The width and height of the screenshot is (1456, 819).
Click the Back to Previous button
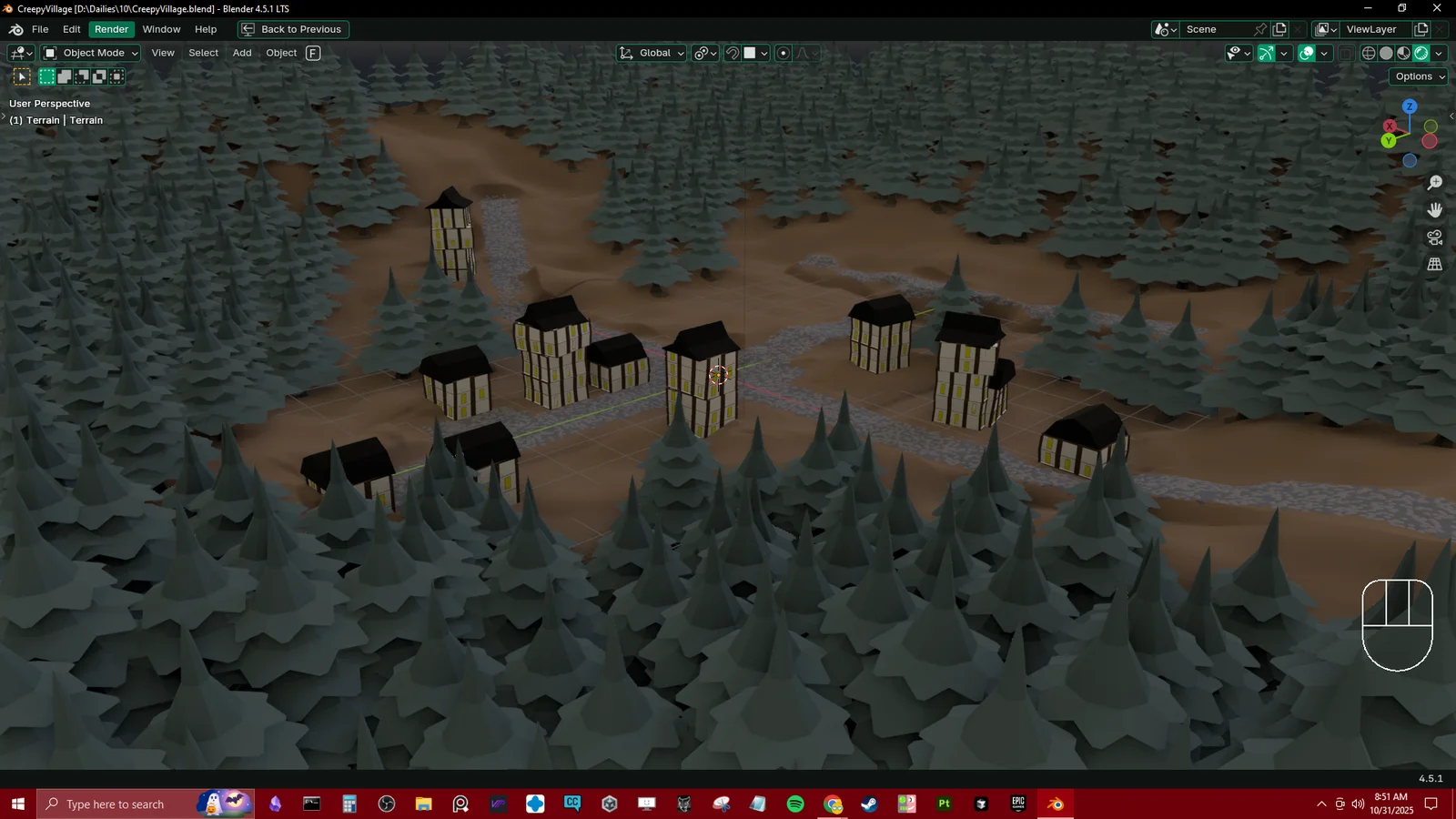click(292, 29)
